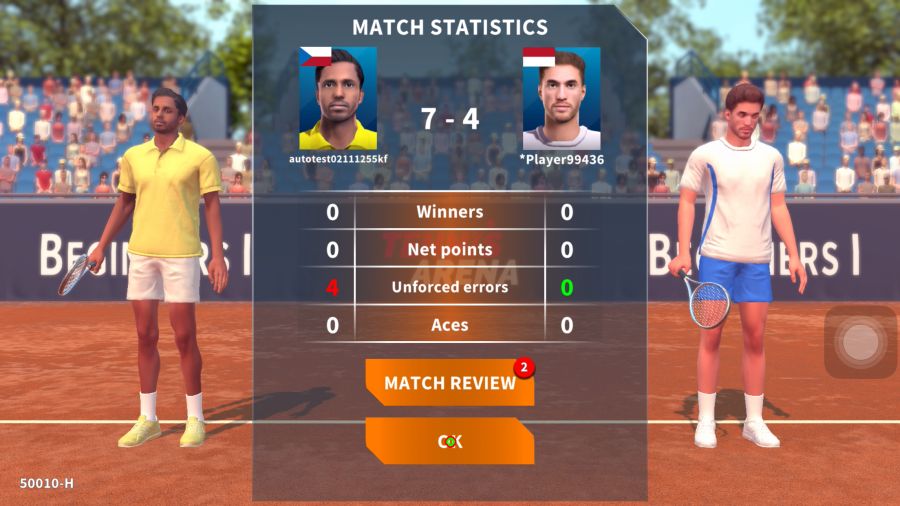Open the Match Review button
The image size is (900, 506).
(449, 383)
